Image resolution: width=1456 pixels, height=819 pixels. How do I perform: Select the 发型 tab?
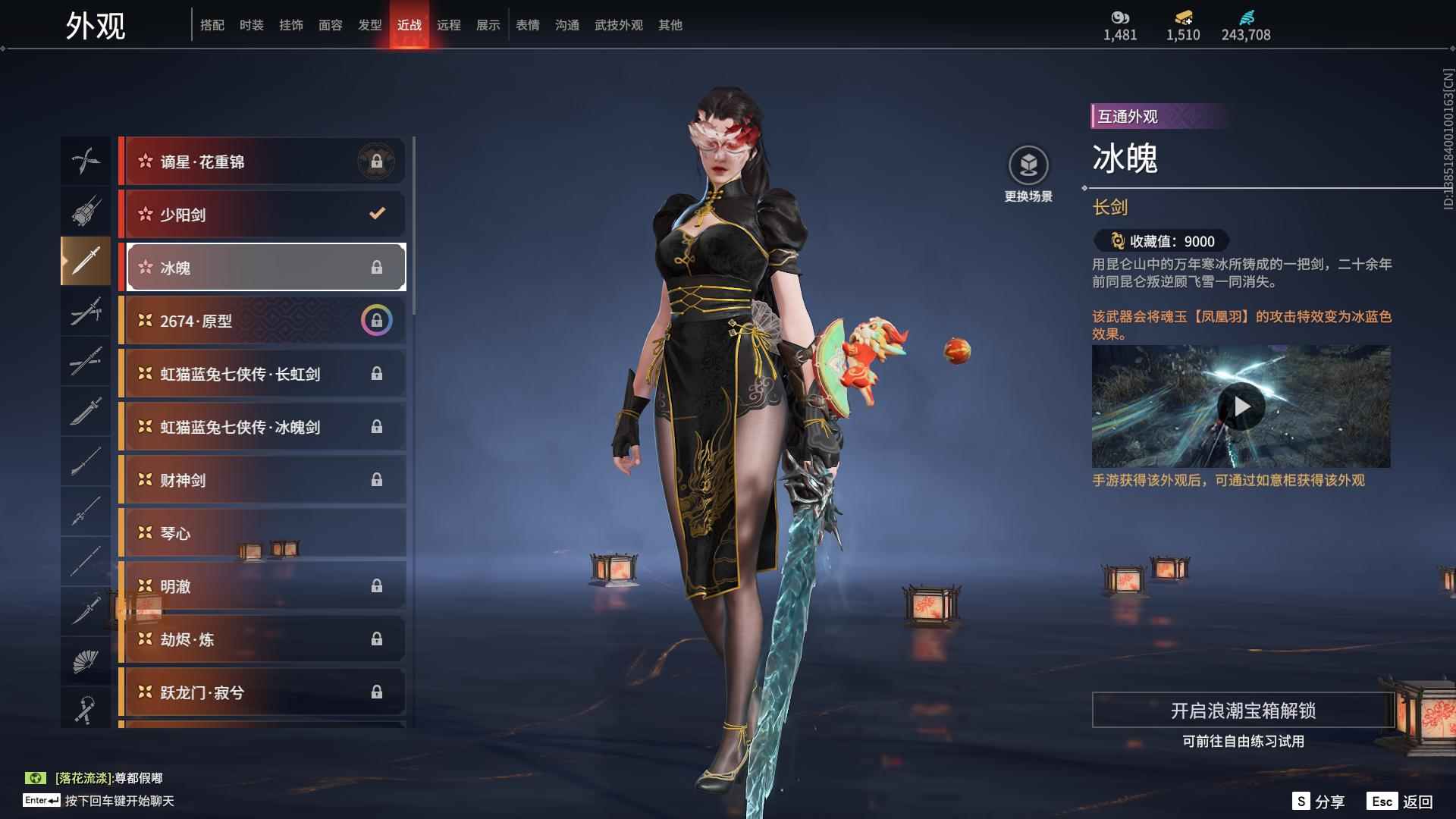click(x=369, y=25)
